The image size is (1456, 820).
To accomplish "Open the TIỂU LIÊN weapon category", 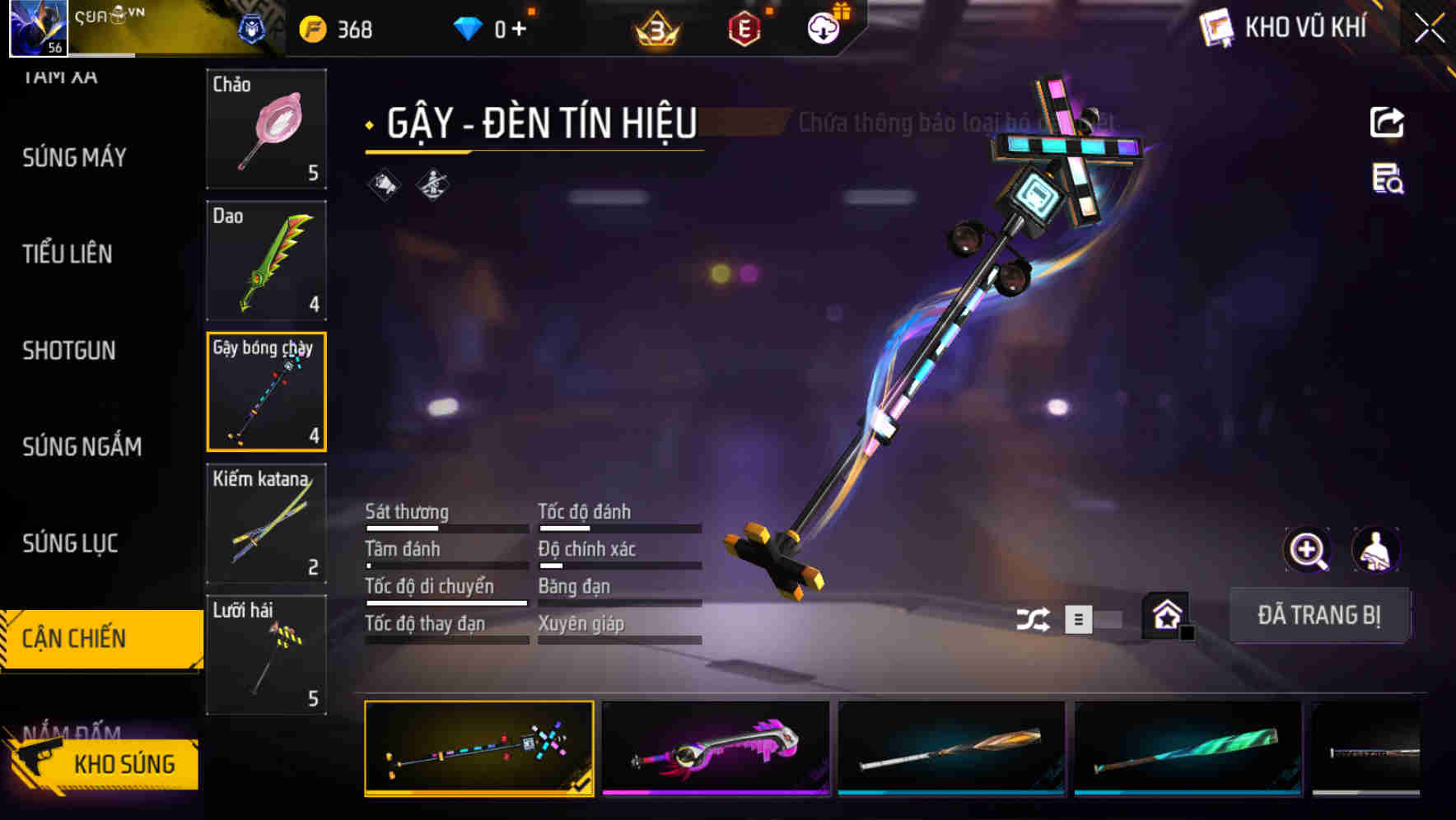I will pyautogui.click(x=68, y=254).
